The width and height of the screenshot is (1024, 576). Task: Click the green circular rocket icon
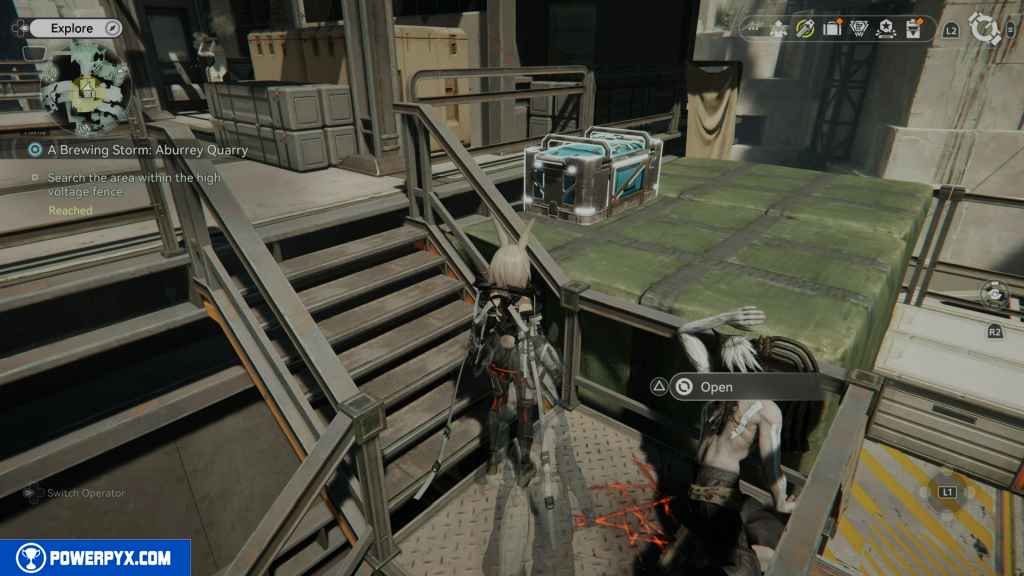[x=805, y=28]
